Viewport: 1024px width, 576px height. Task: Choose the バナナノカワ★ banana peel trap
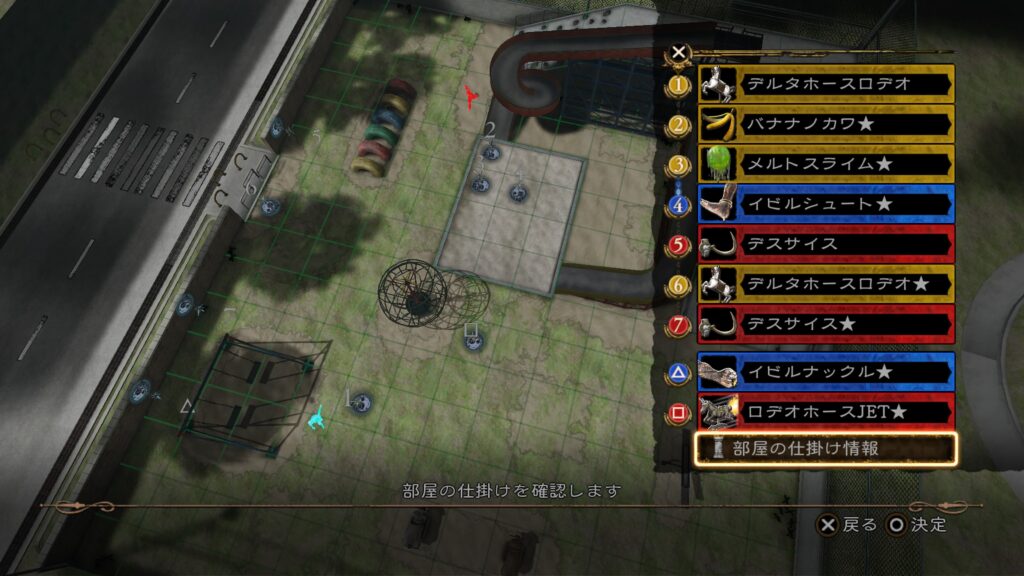[826, 125]
